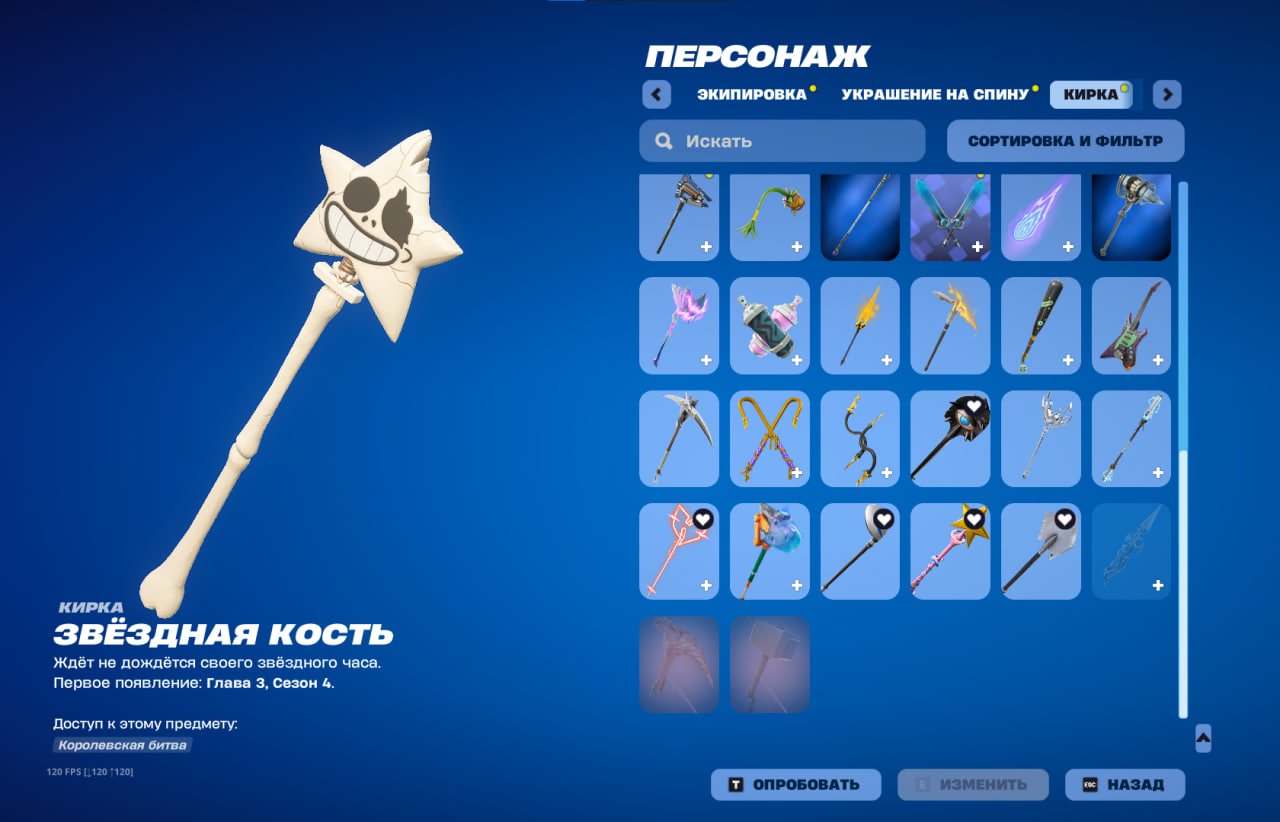Pick the baseball bat pickaxe

click(1040, 325)
